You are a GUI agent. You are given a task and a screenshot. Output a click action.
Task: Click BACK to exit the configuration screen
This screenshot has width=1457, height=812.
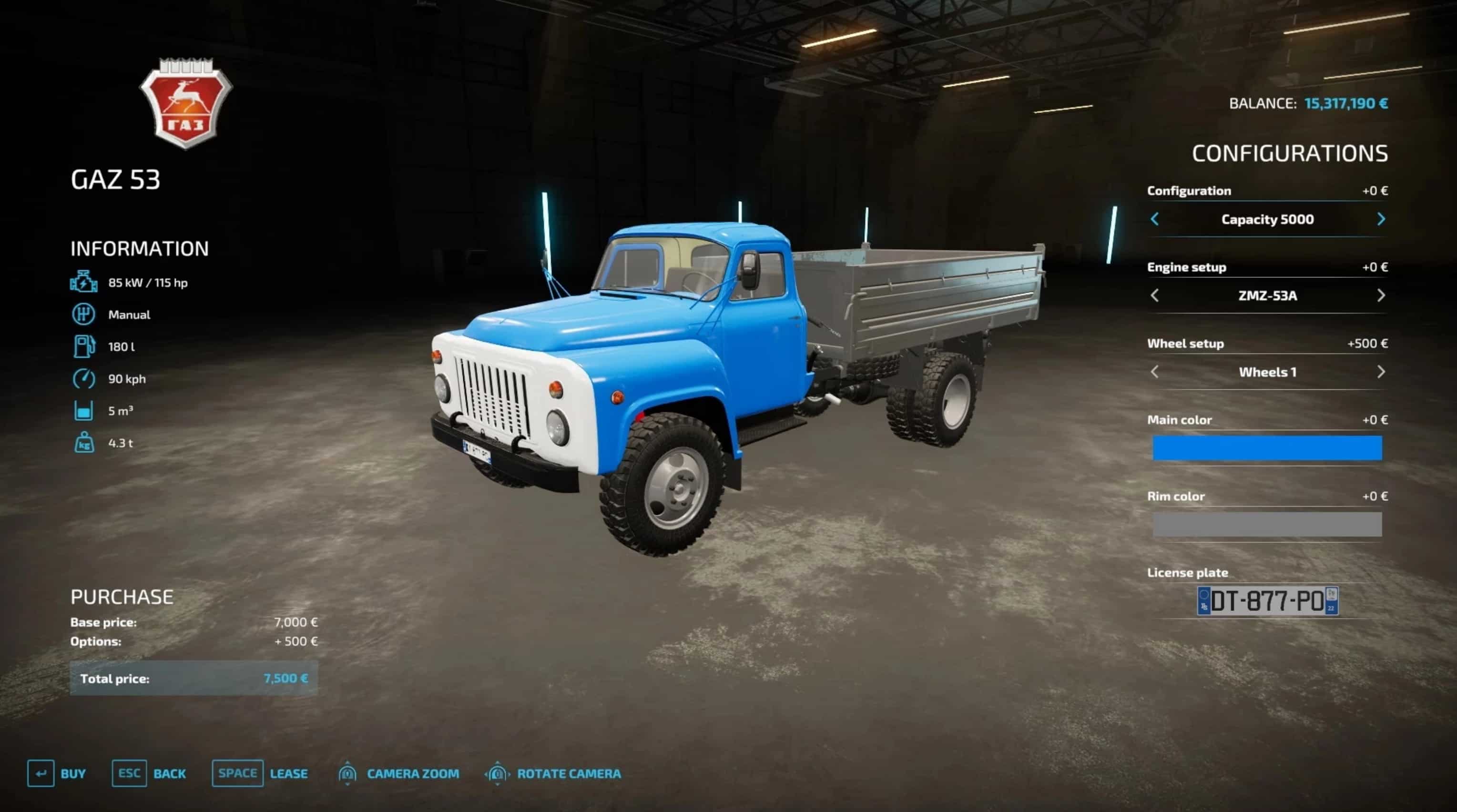point(170,773)
